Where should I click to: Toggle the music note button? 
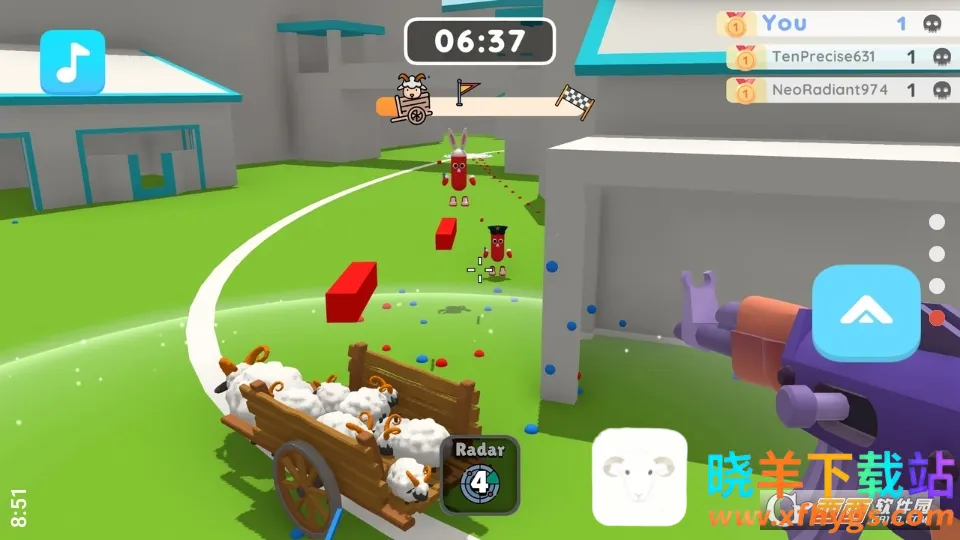(72, 62)
